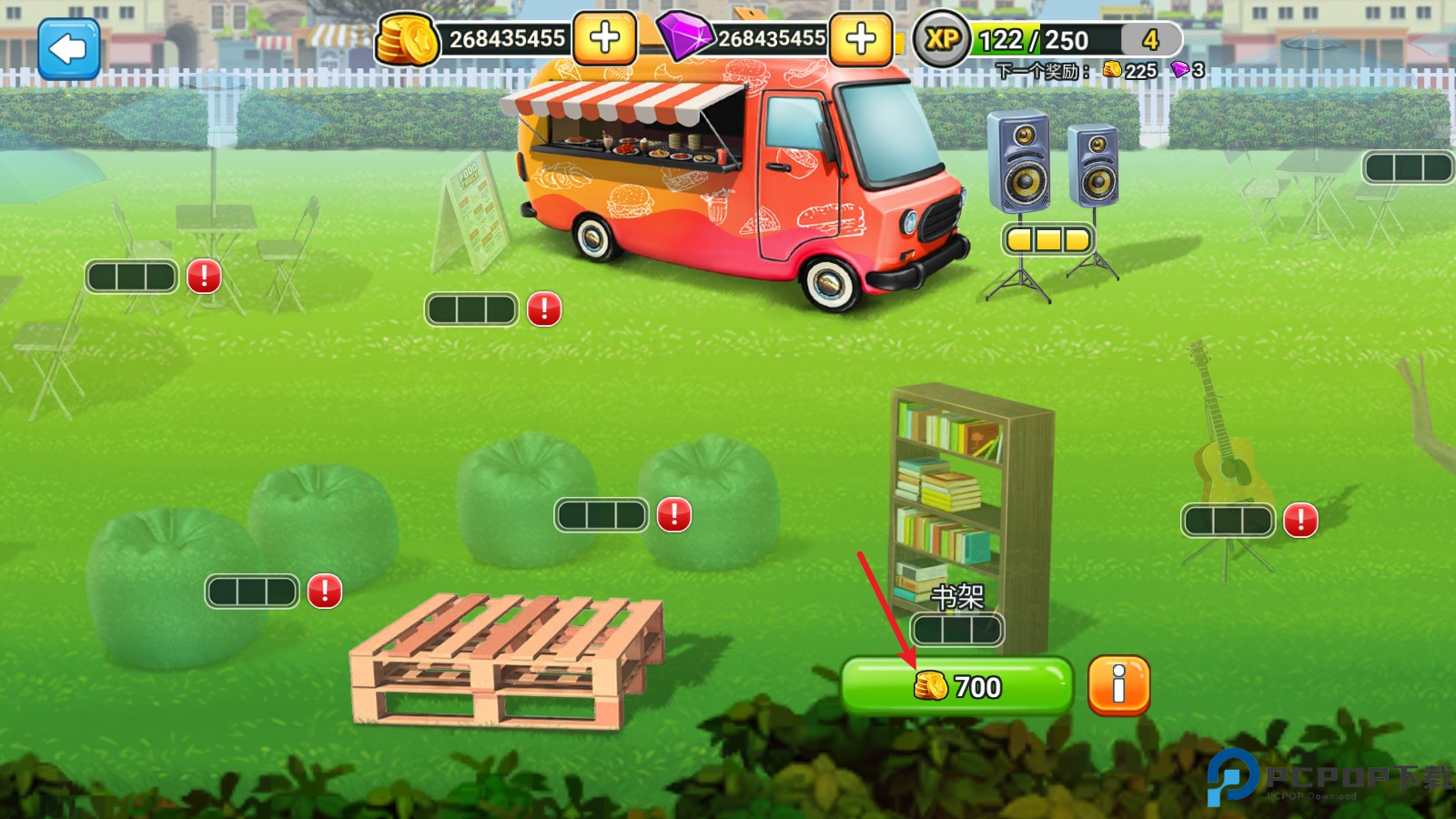
Task: Click the red alert beside the menu signboard
Action: tap(544, 309)
